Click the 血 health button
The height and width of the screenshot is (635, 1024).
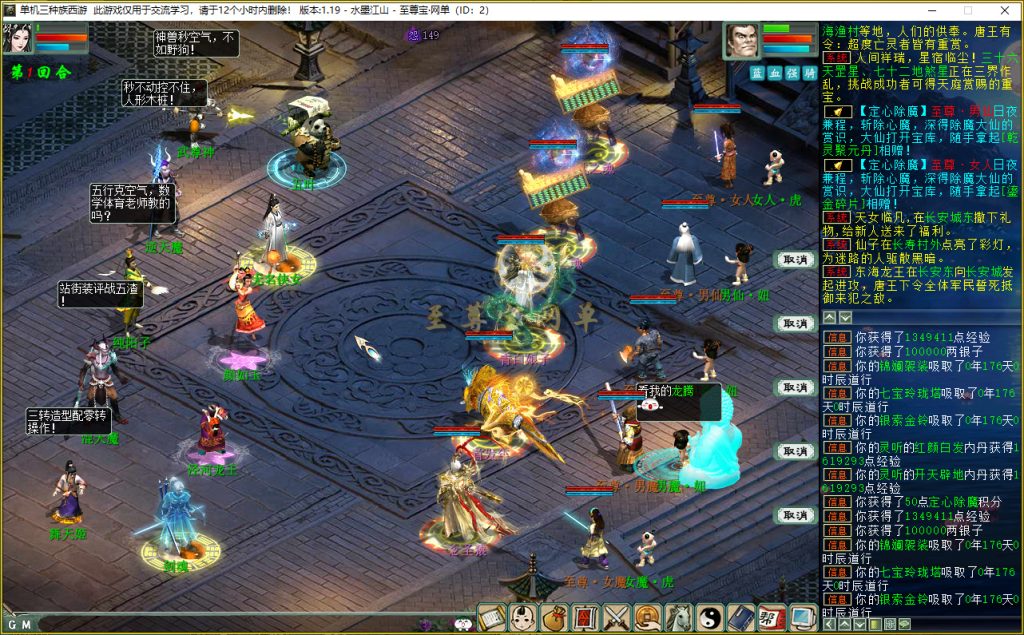(x=774, y=73)
